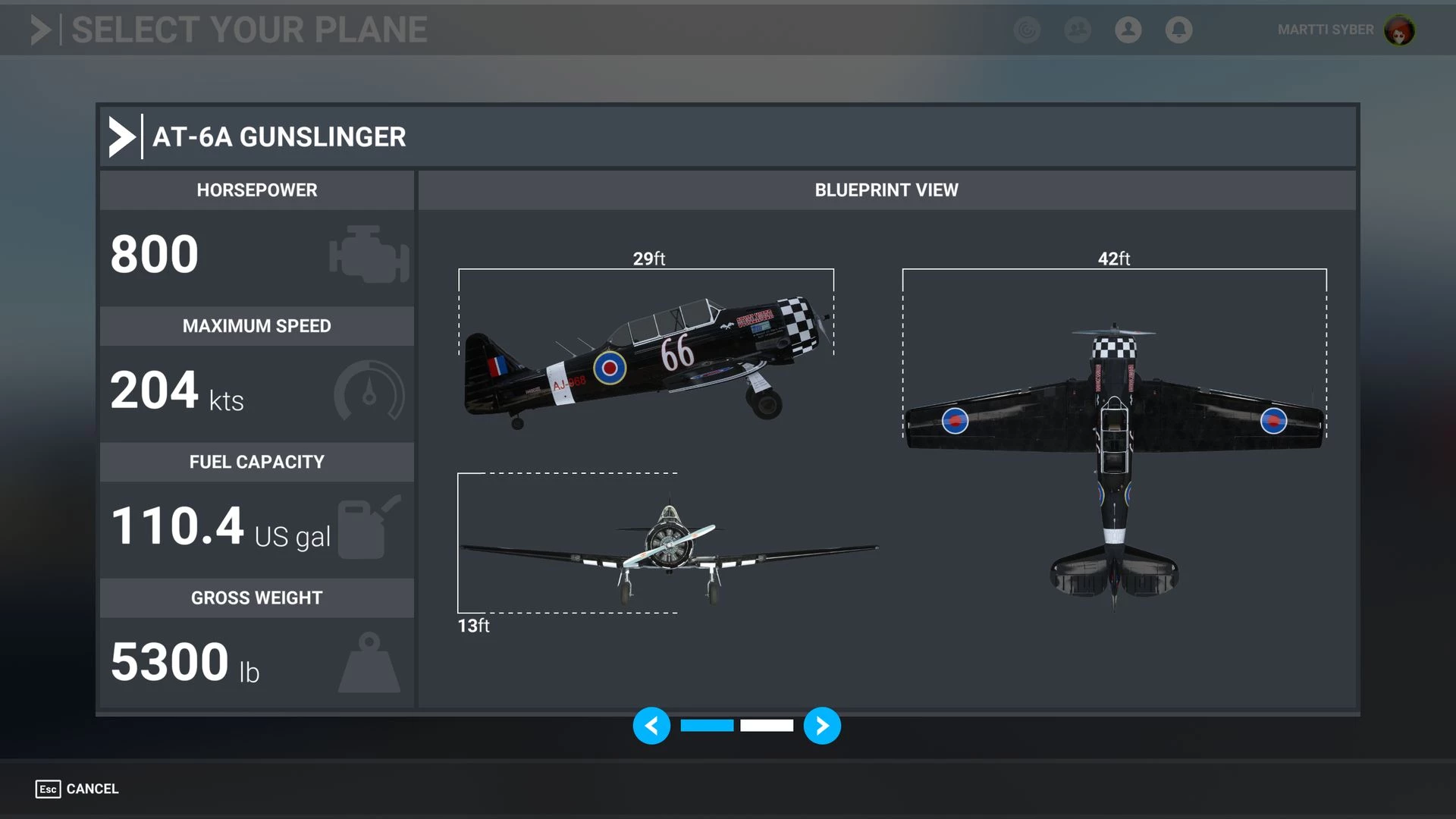Select the white second page indicator
The width and height of the screenshot is (1456, 819).
click(767, 726)
